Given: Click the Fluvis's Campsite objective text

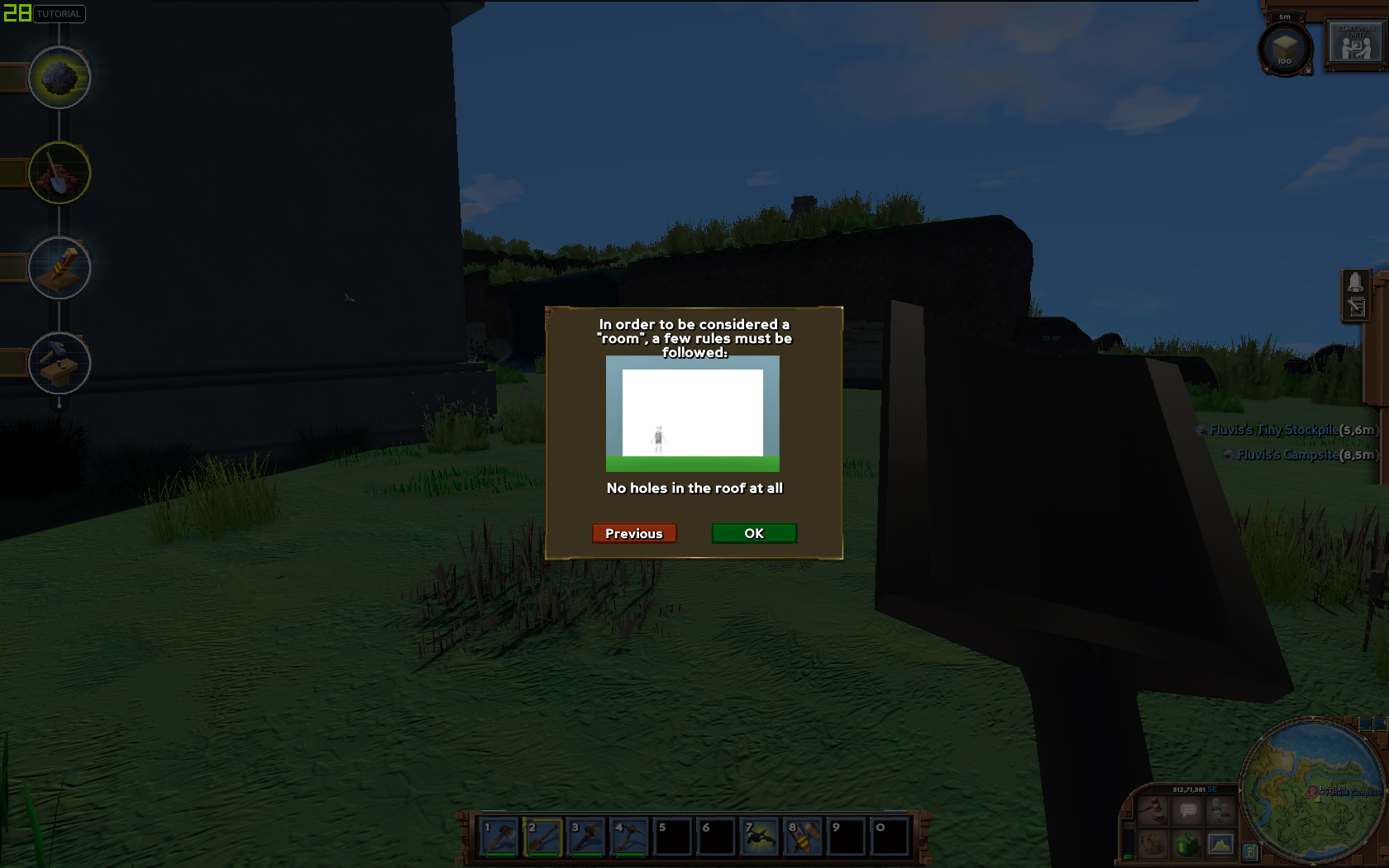Looking at the screenshot, I should (x=1286, y=454).
